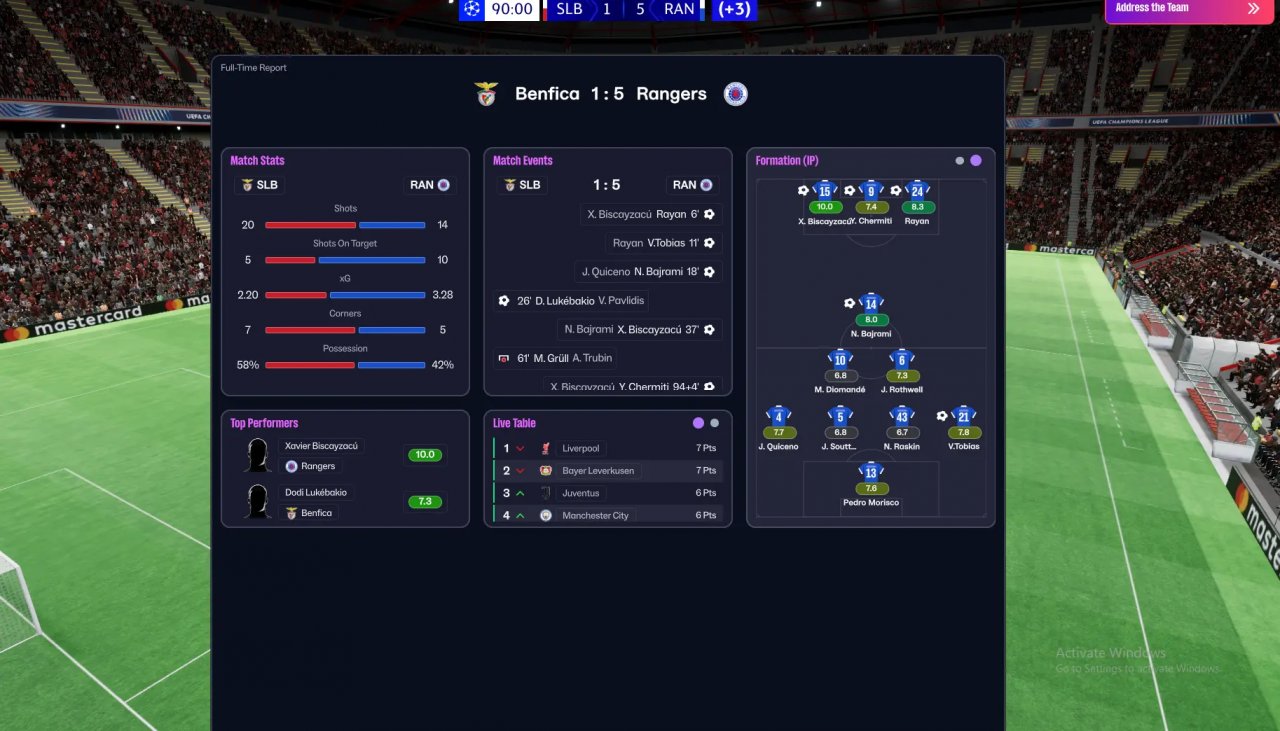1280x731 pixels.
Task: Open Juventus from the Live Table
Action: point(580,493)
